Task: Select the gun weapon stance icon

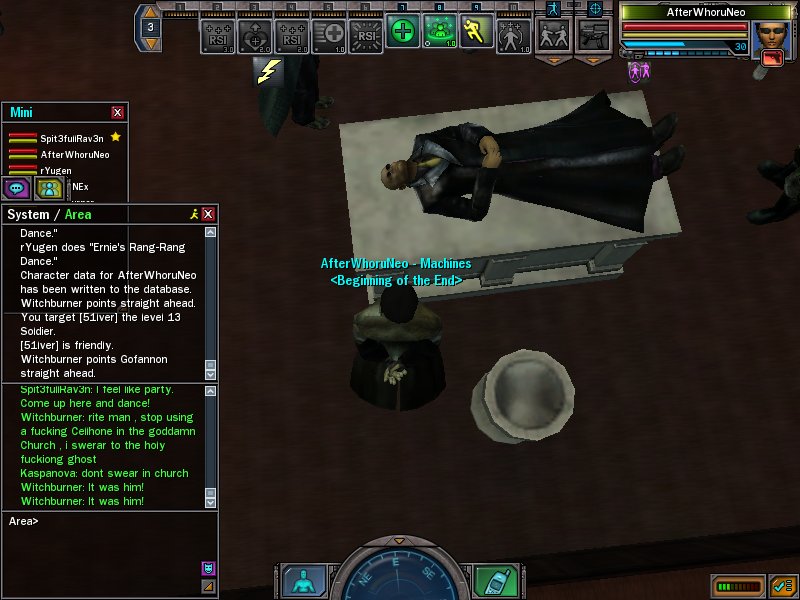Action: click(x=592, y=35)
